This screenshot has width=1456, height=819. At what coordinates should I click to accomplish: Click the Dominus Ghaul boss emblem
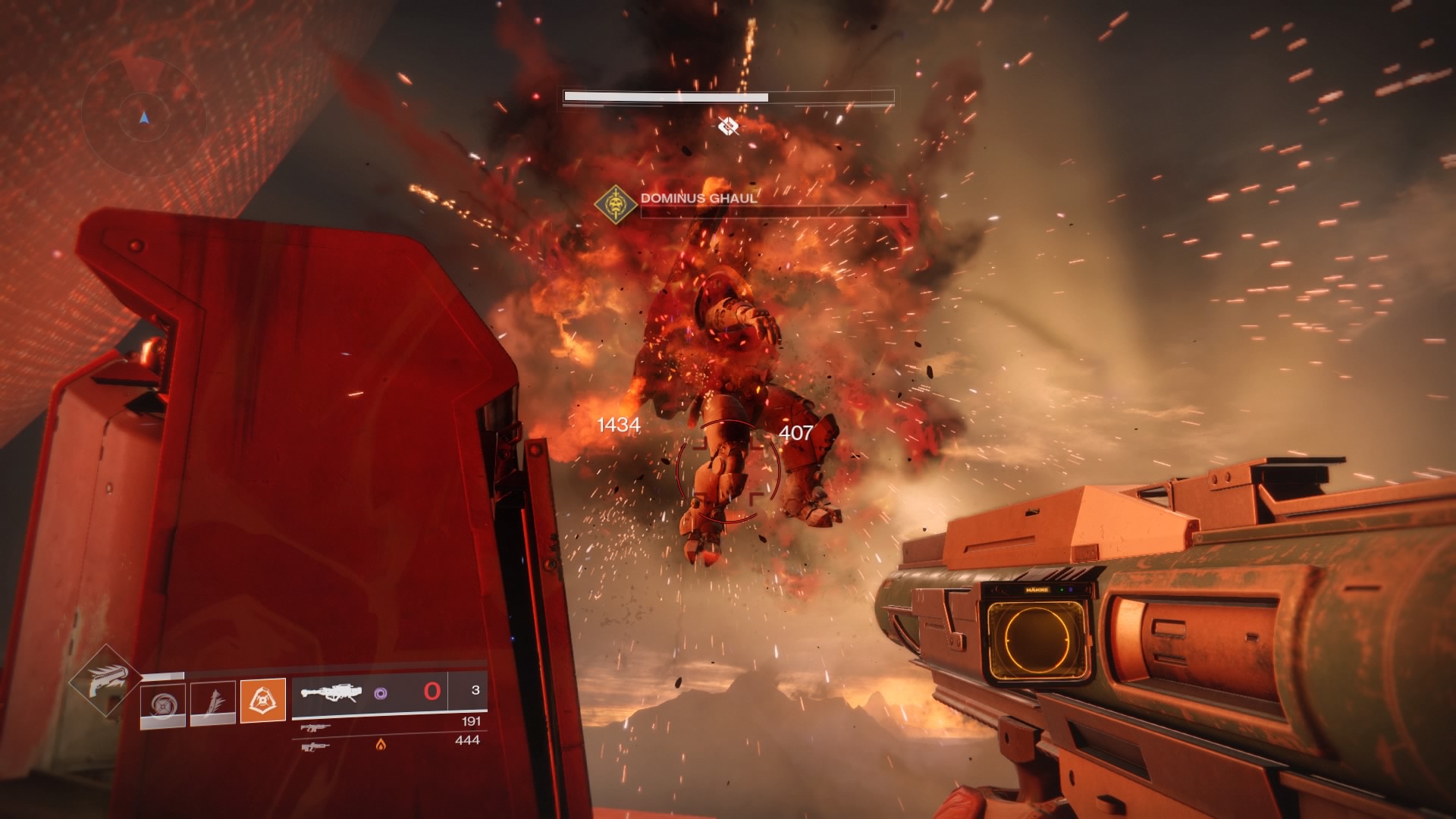tap(615, 204)
